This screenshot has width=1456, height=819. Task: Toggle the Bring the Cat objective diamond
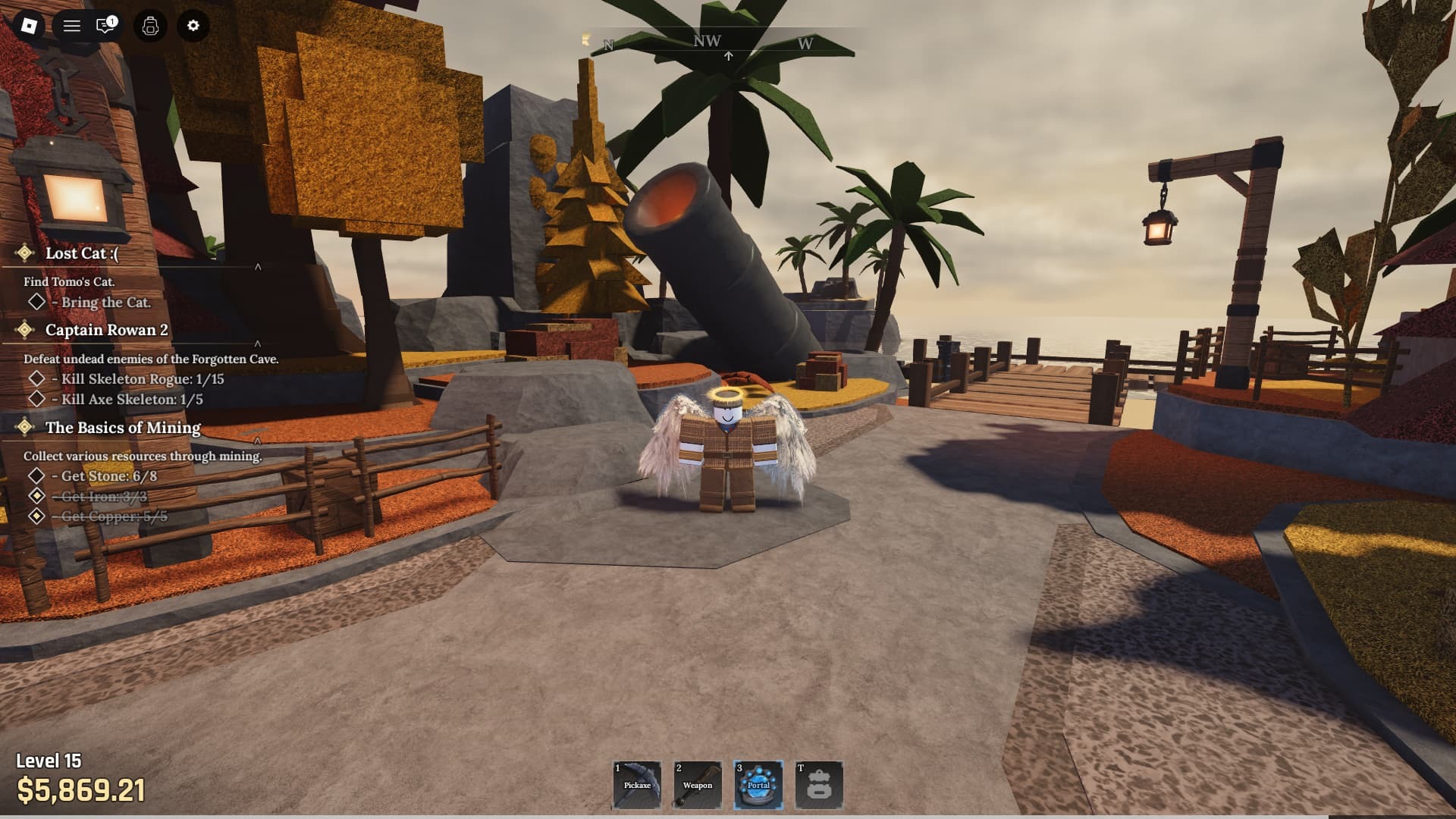click(x=36, y=303)
